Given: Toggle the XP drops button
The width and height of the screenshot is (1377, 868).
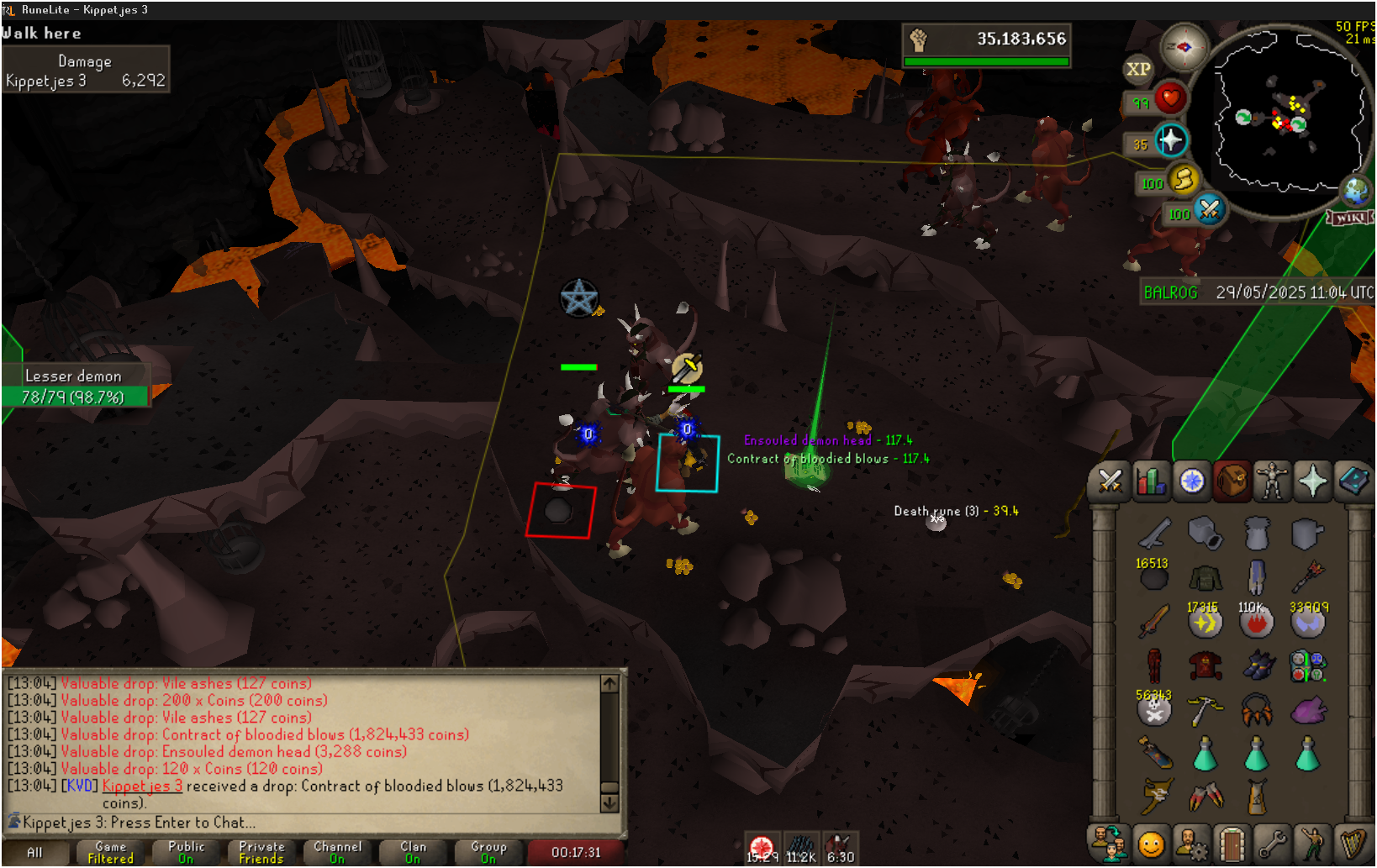Looking at the screenshot, I should 1138,70.
